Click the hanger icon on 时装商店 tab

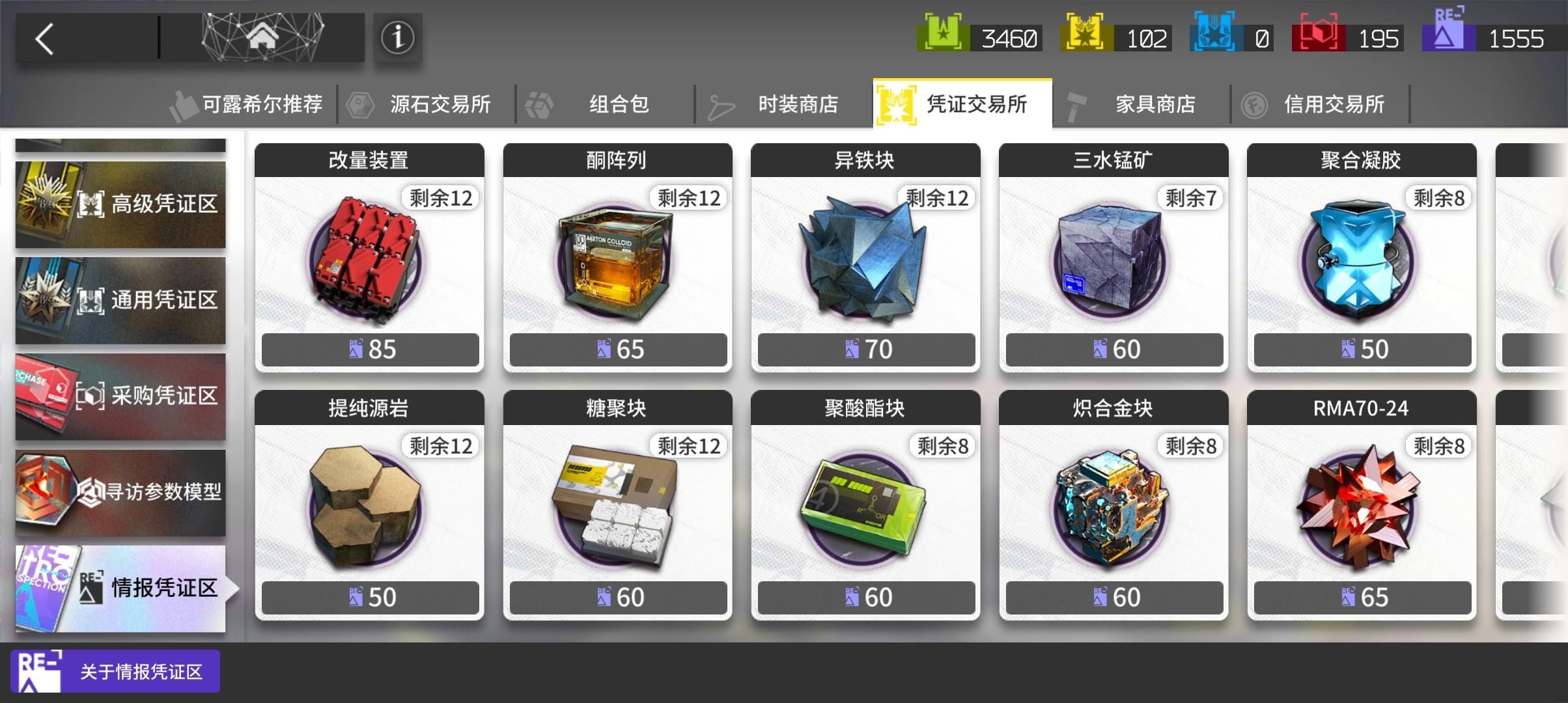721,103
